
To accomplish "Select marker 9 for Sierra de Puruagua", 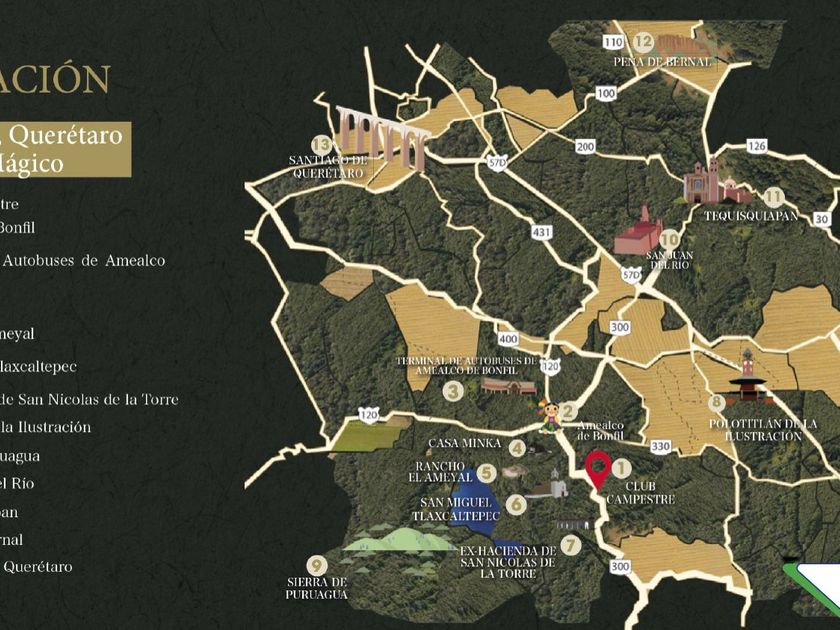I will [317, 564].
